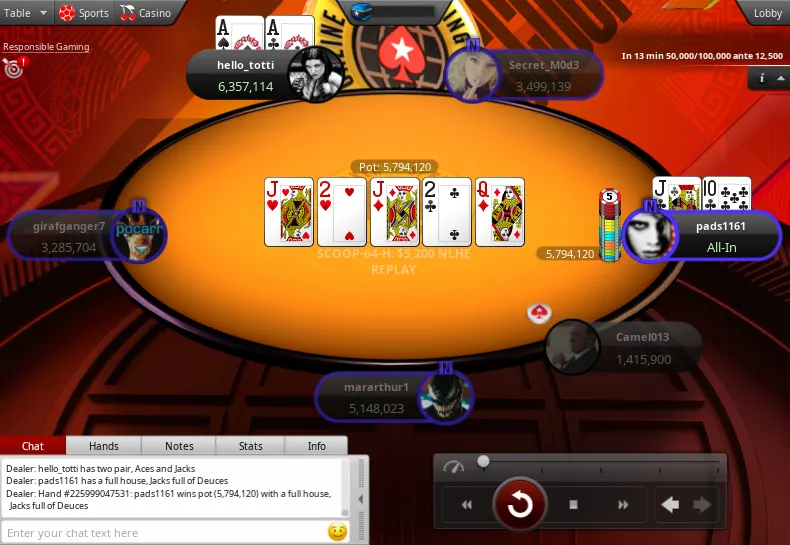Switch to the Notes tab
The width and height of the screenshot is (790, 545).
tap(179, 446)
